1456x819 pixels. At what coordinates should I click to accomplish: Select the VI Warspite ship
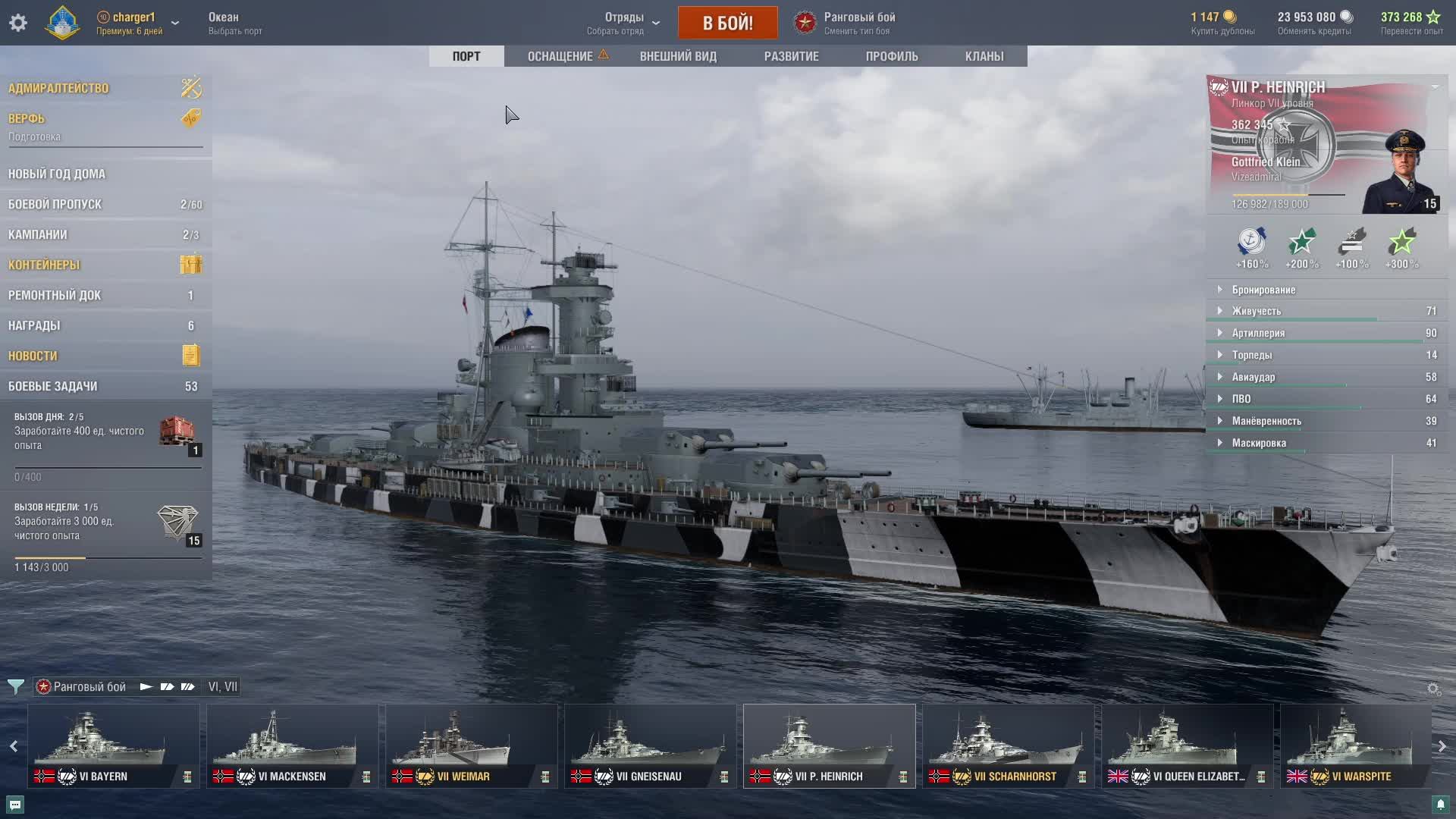coord(1355,745)
